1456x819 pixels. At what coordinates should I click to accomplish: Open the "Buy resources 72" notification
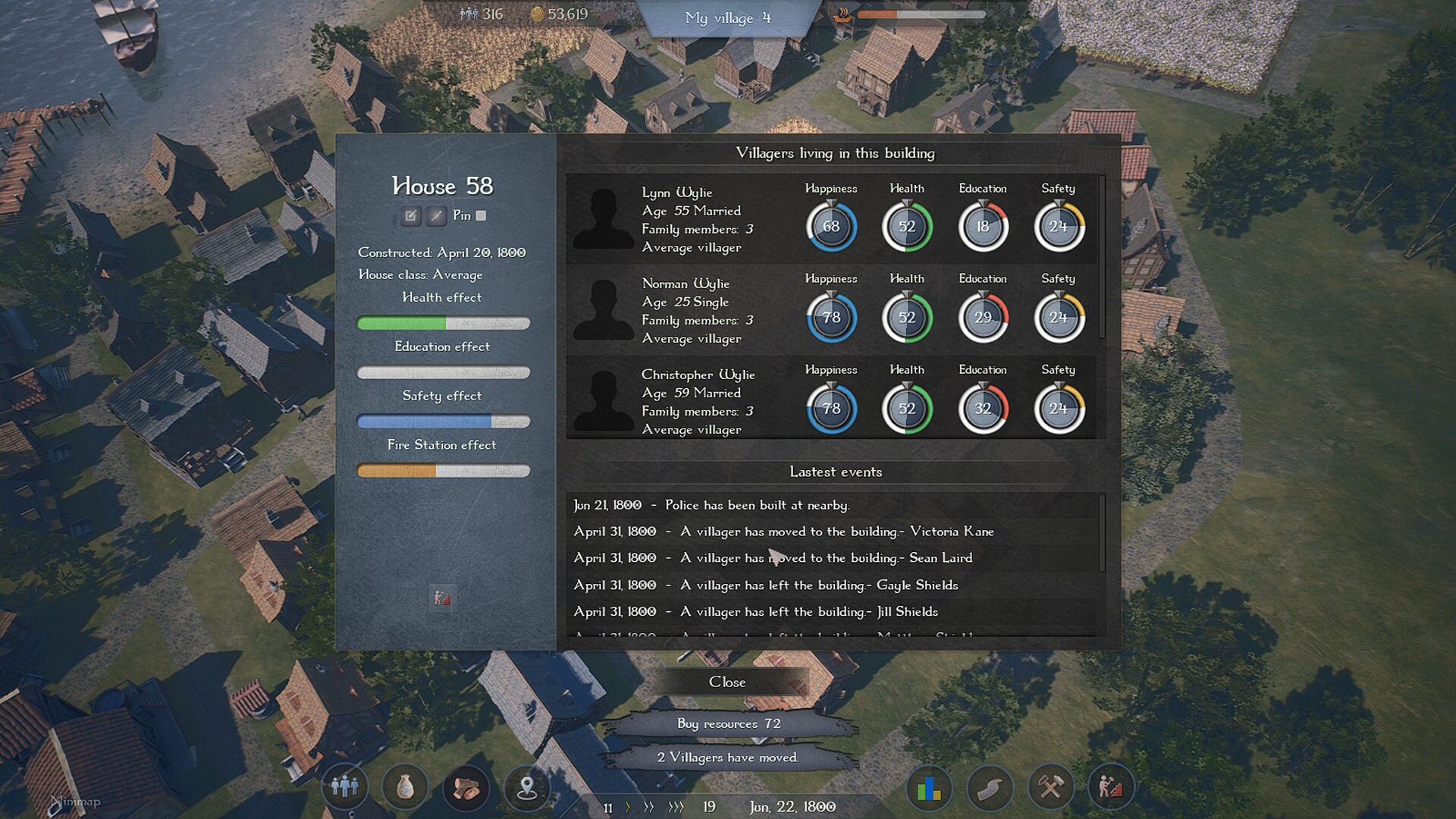(x=728, y=723)
